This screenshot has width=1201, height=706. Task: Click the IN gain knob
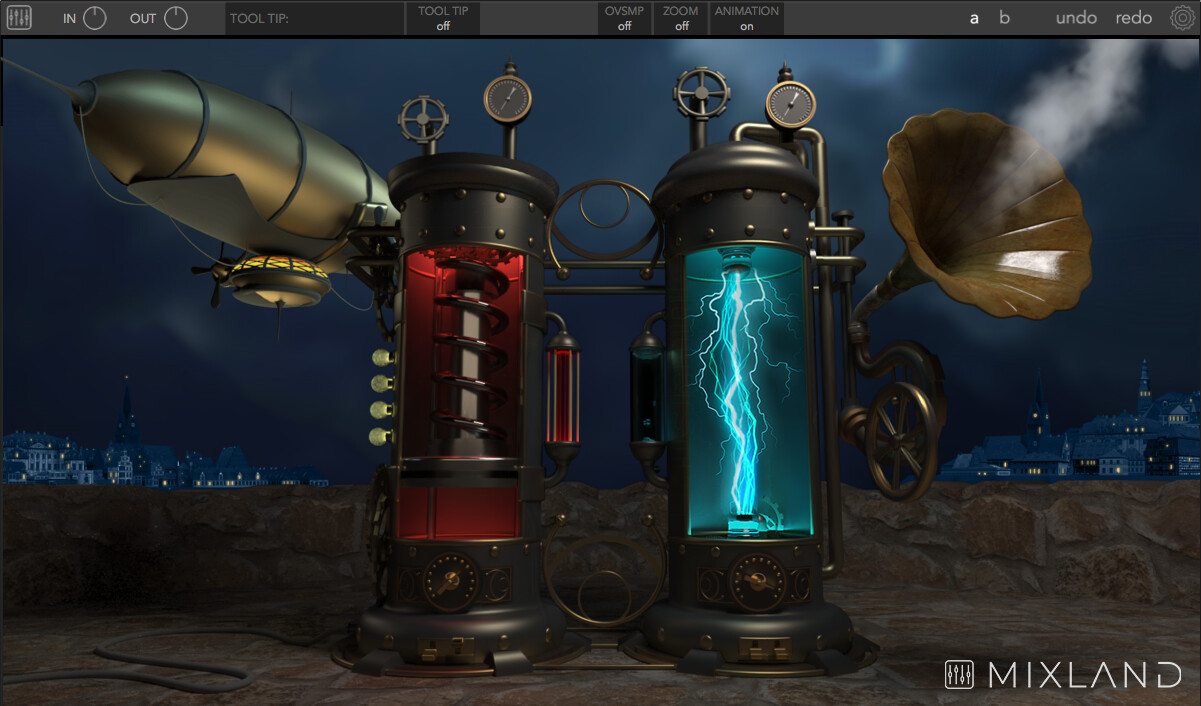[95, 18]
